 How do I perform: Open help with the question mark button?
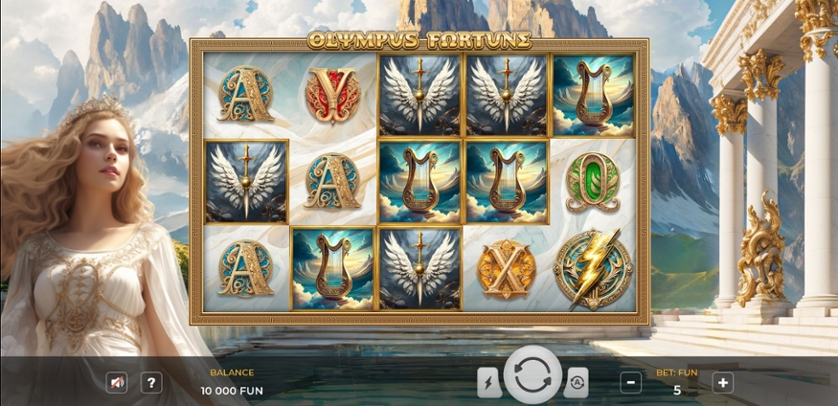(x=151, y=382)
